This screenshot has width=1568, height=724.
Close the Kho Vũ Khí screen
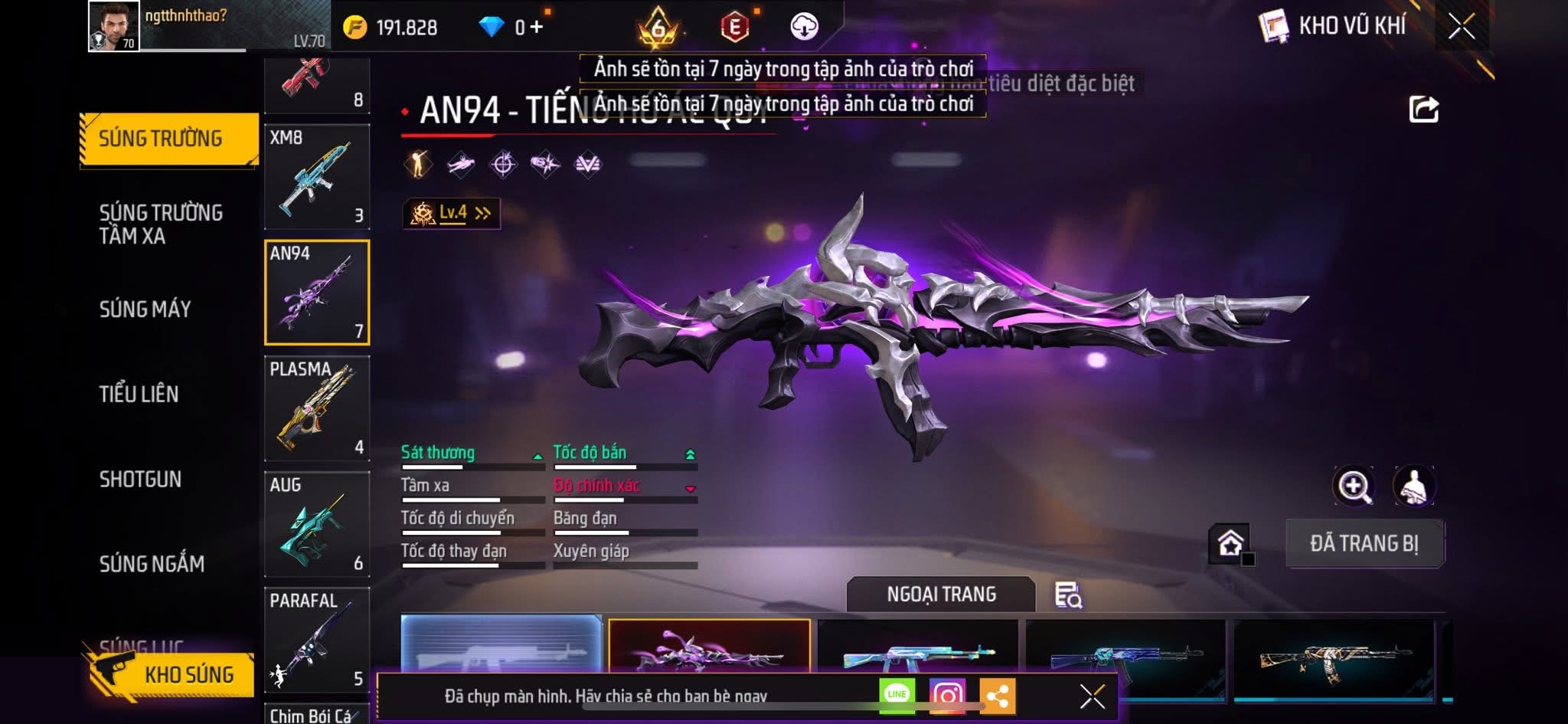coord(1461,27)
